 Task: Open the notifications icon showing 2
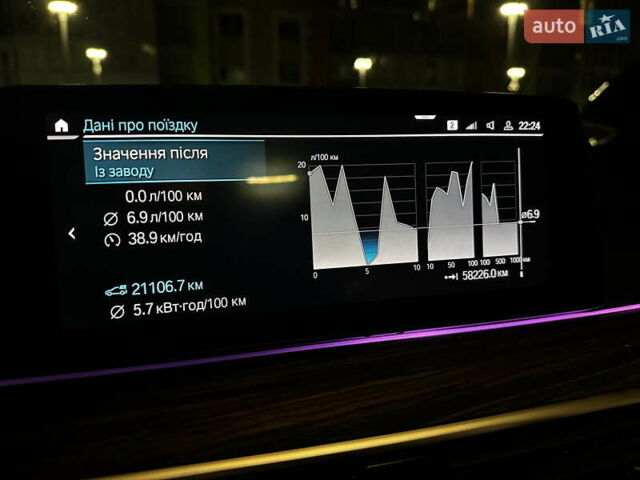point(452,126)
